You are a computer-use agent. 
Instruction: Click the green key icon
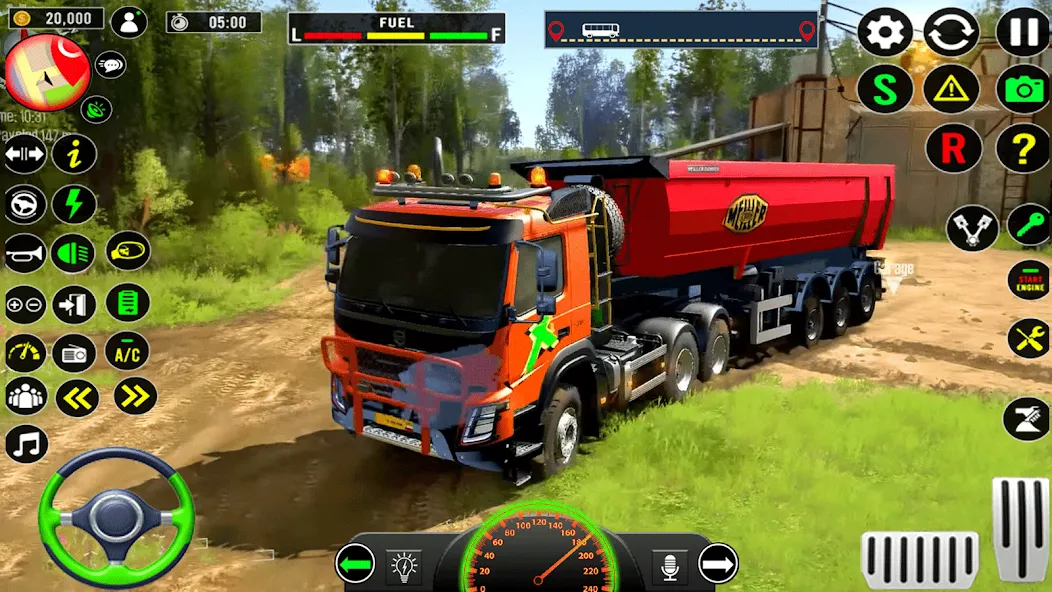[1028, 224]
